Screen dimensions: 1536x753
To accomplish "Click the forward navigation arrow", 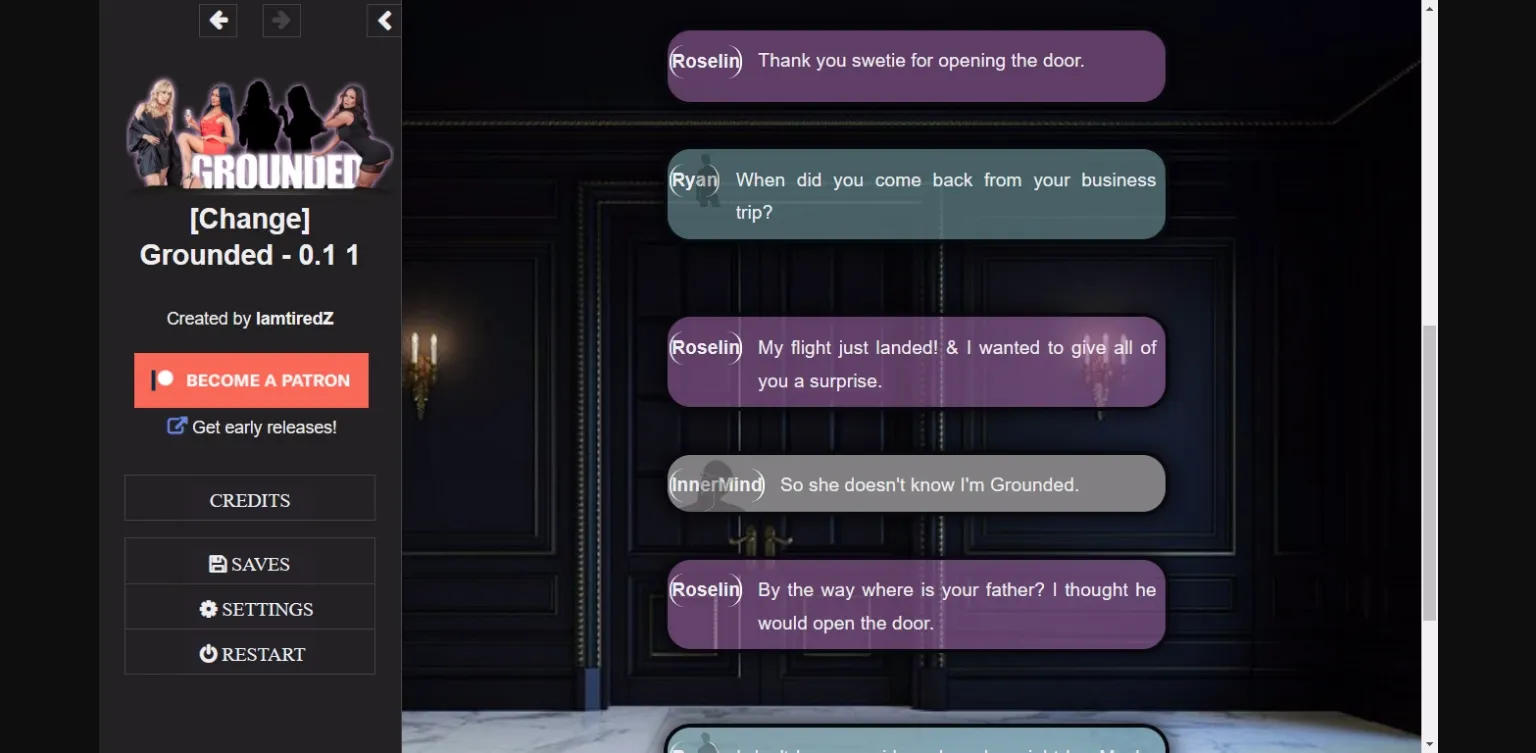I will click(281, 20).
